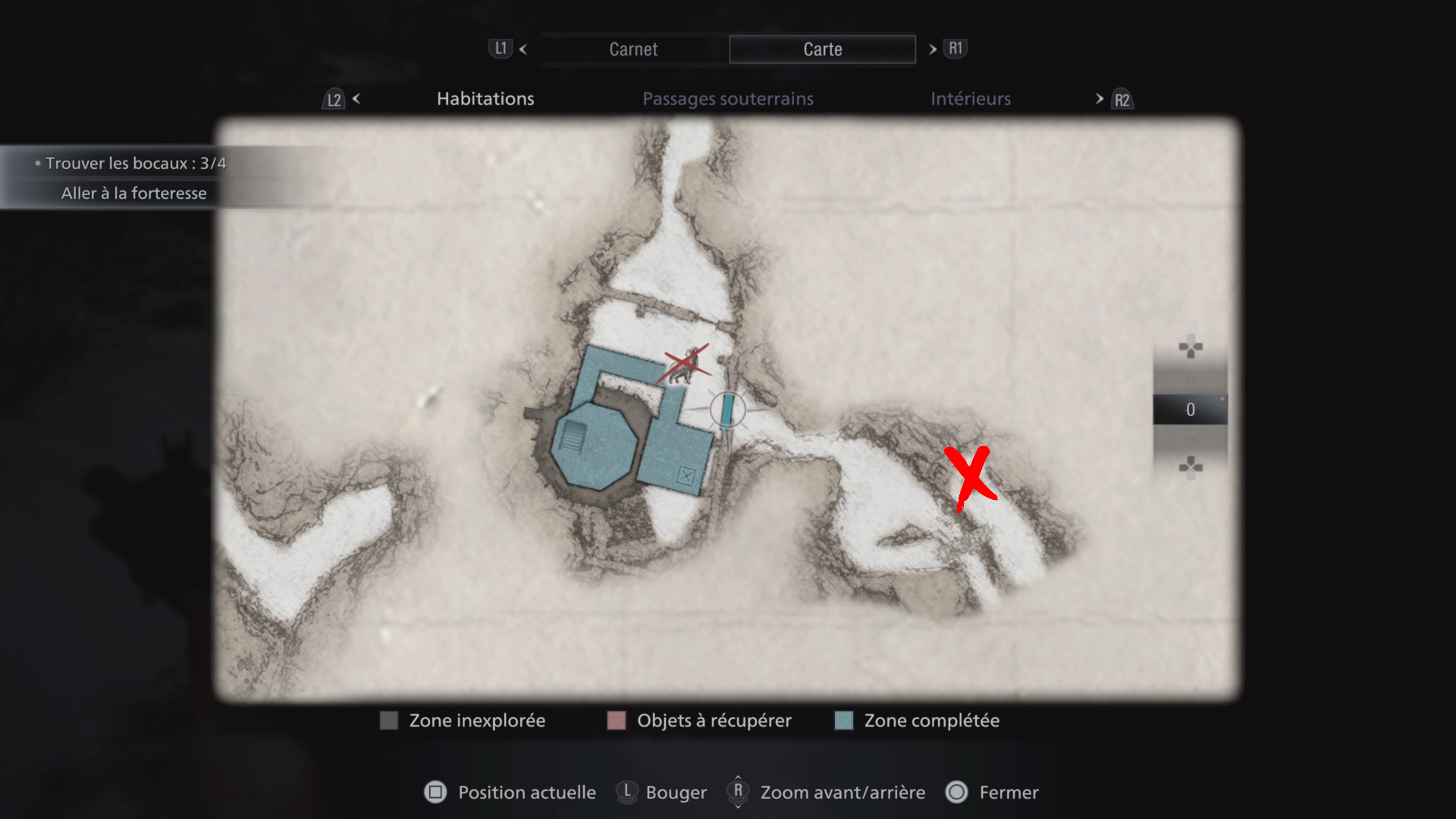The height and width of the screenshot is (819, 1456).
Task: Click the right chevron beside R1
Action: coord(932,50)
